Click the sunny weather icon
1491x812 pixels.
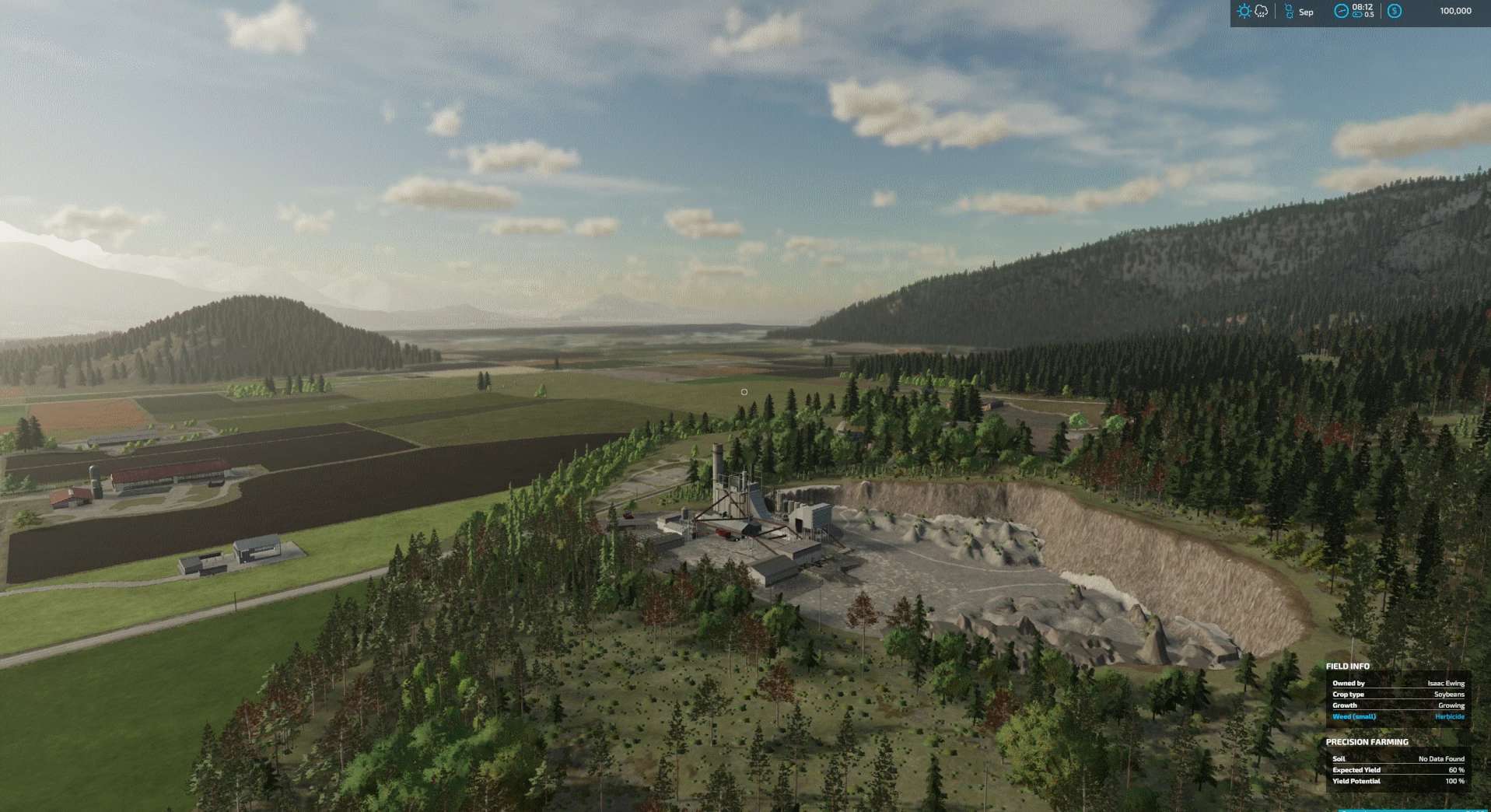[1244, 12]
